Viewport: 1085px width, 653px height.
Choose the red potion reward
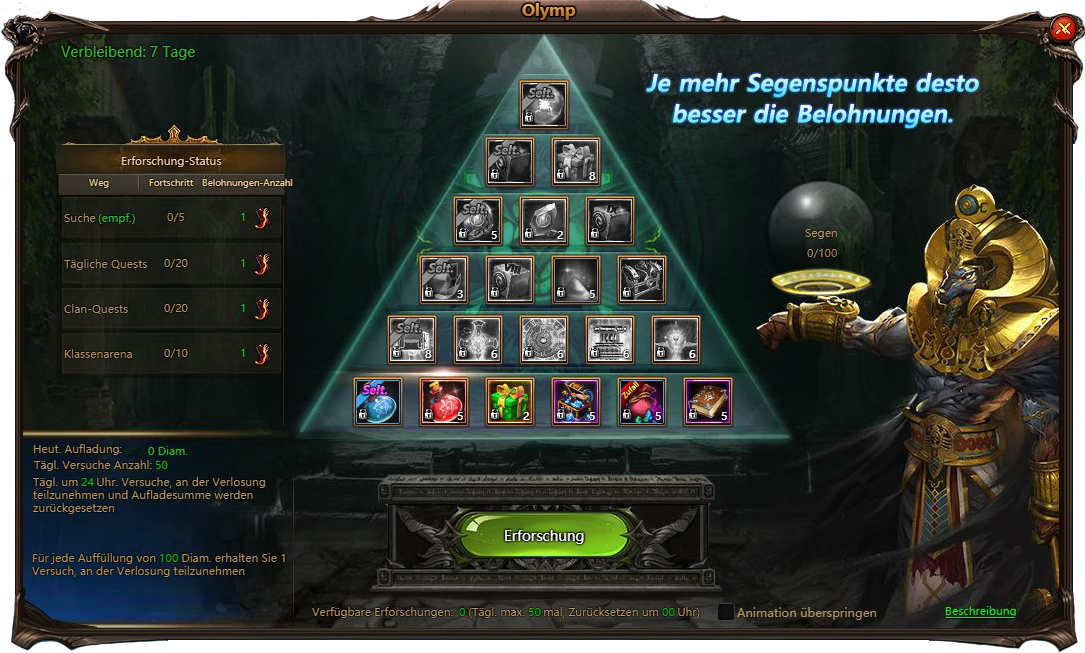click(444, 401)
